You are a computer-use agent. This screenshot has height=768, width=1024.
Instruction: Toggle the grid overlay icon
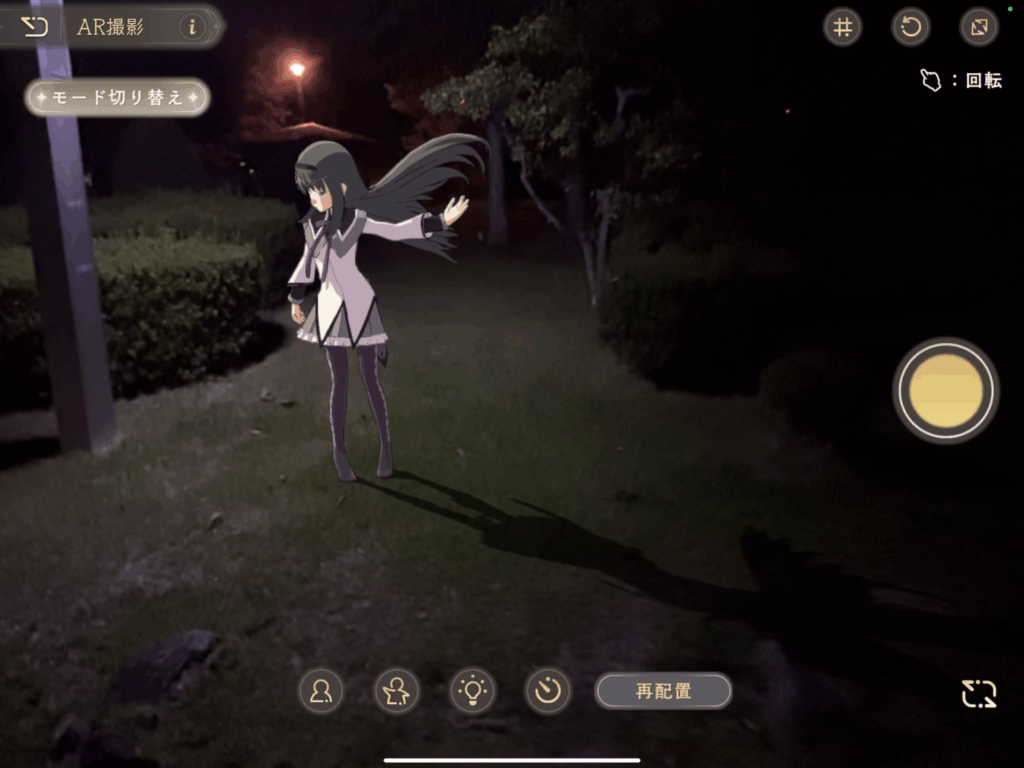[843, 27]
